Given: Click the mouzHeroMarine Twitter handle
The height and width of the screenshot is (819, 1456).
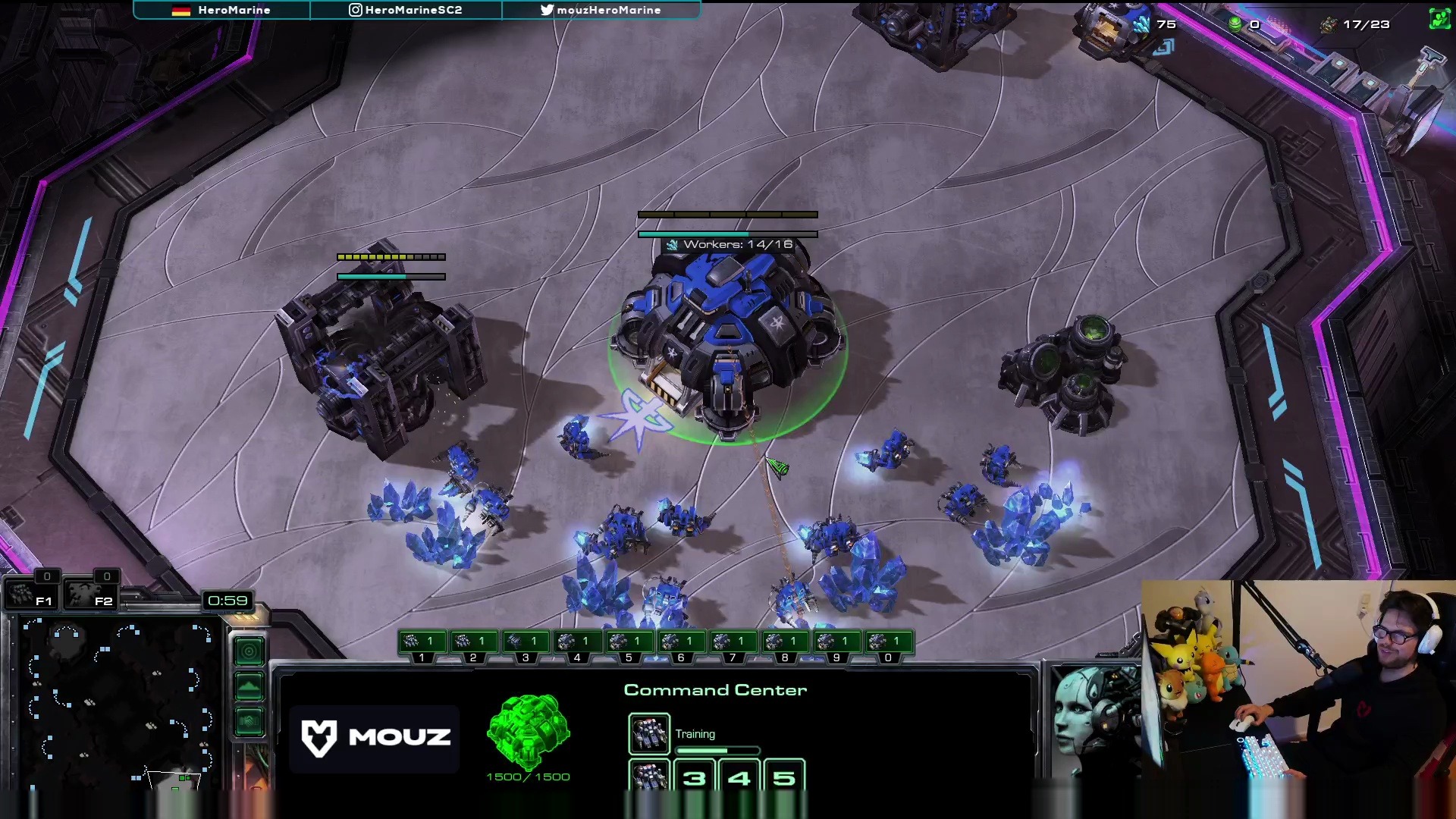Looking at the screenshot, I should click(601, 10).
